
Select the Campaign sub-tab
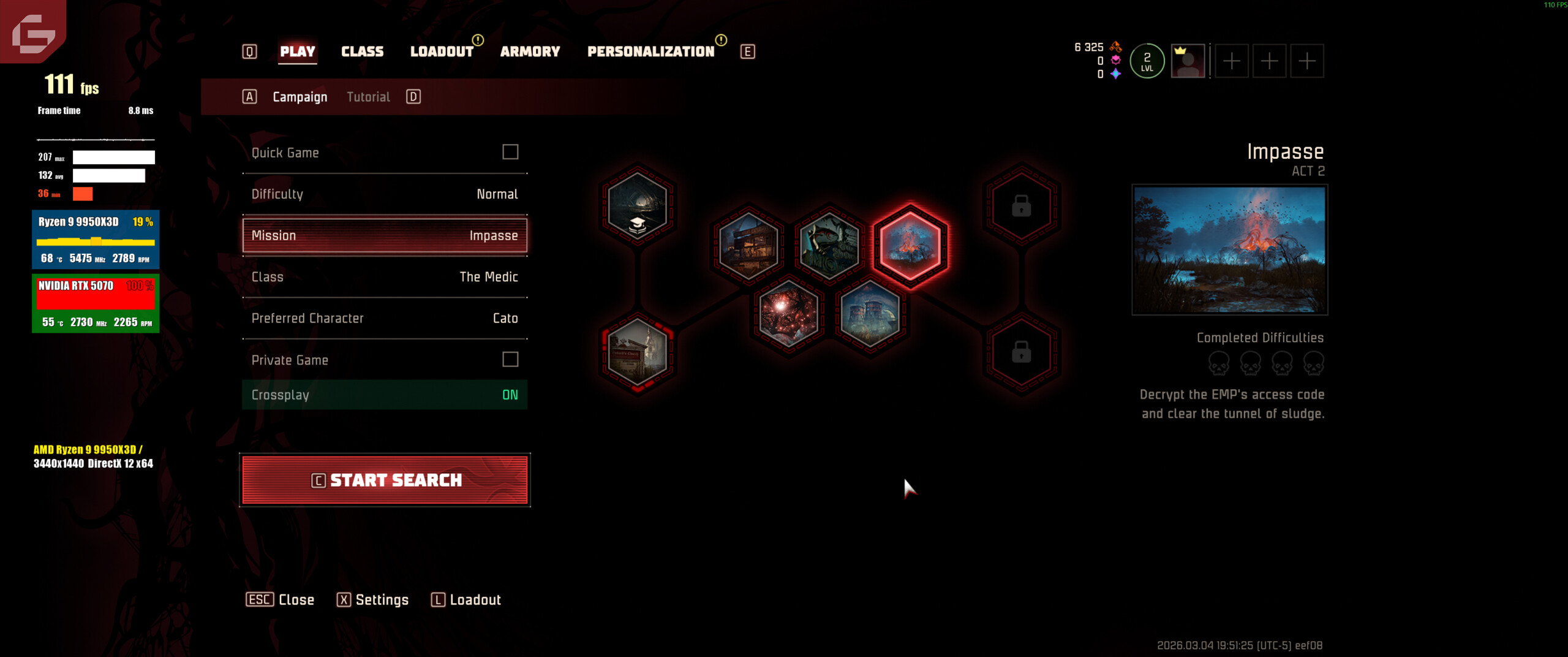(x=300, y=97)
